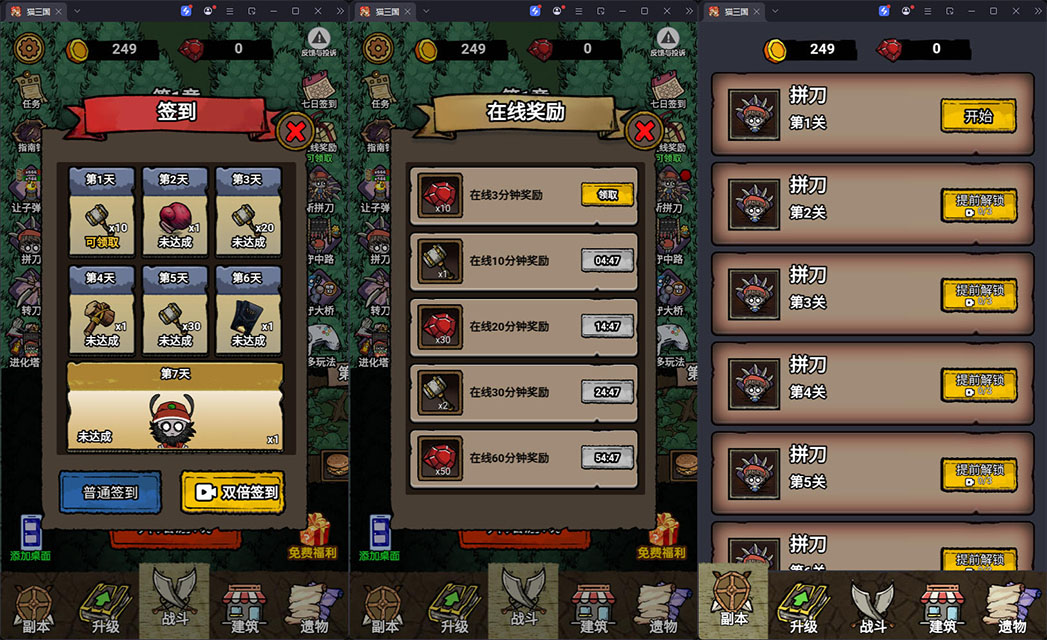The width and height of the screenshot is (1047, 640).
Task: Open the 反馈与投诉 feedback icon
Action: tap(319, 43)
